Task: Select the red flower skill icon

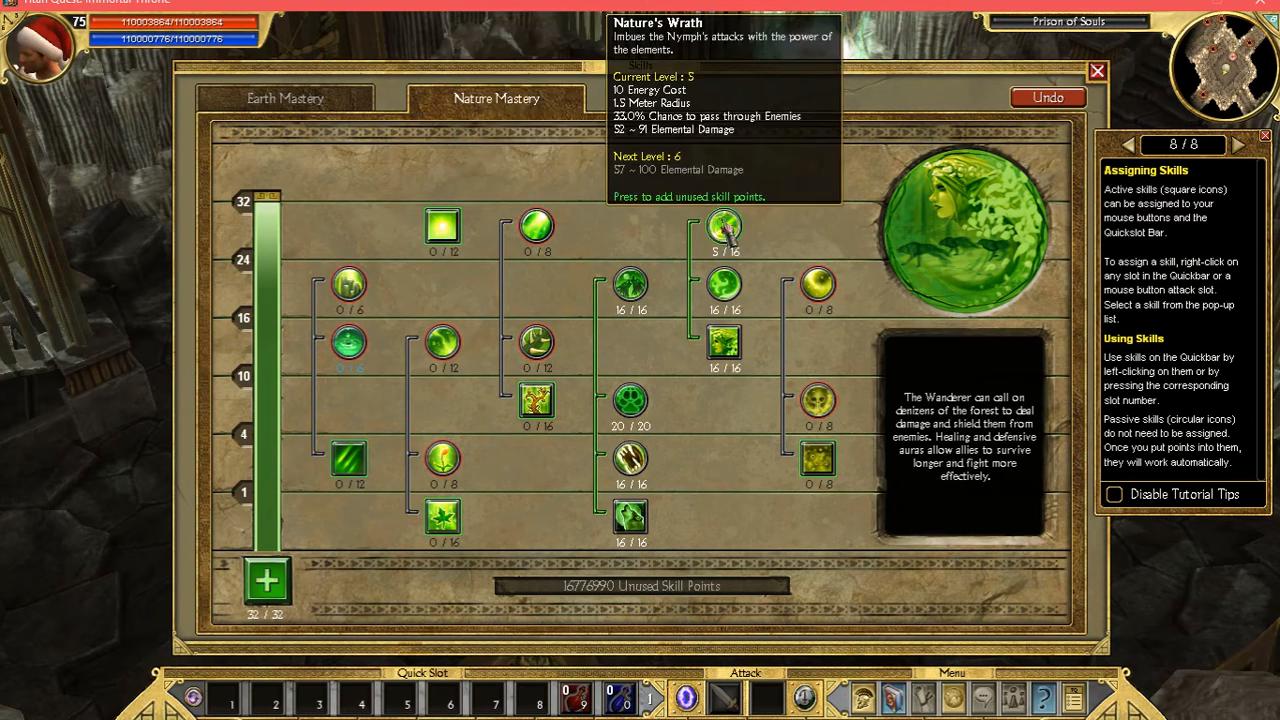Action: coord(442,458)
